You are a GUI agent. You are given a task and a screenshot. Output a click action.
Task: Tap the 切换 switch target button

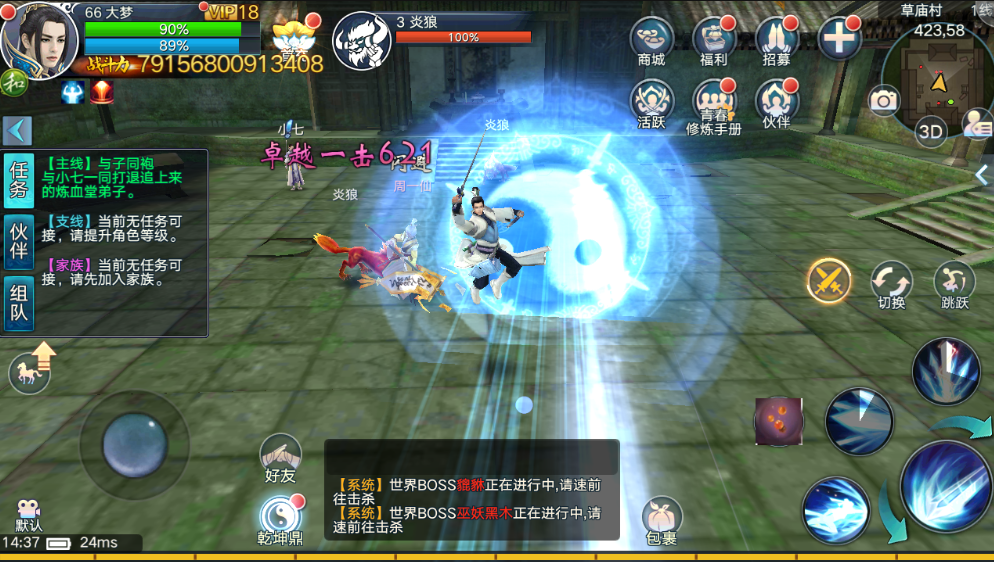tap(890, 283)
